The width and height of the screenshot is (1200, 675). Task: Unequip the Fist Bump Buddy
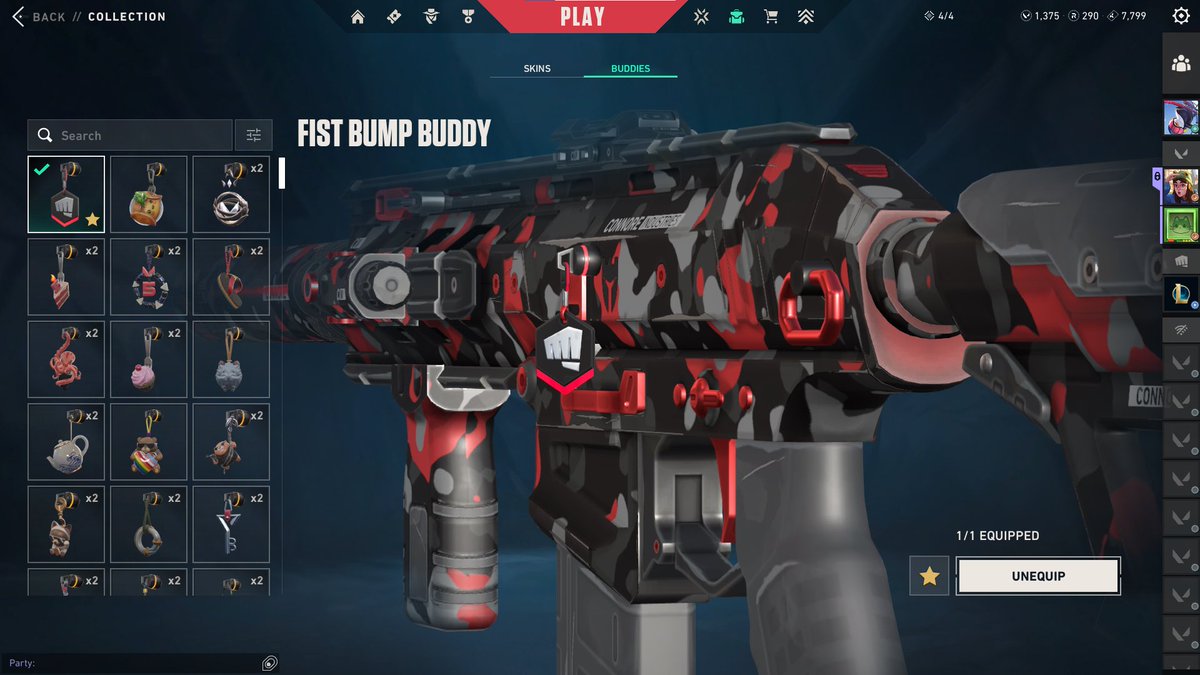(x=1037, y=576)
